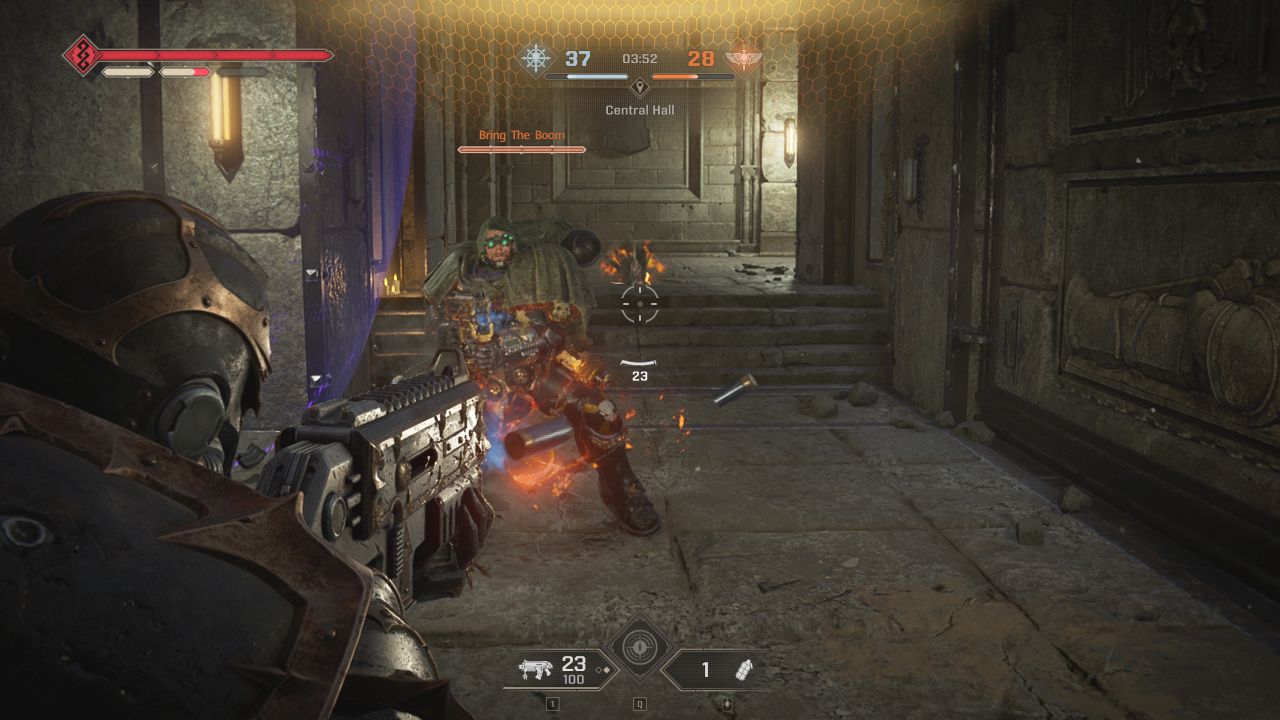Click the orange winged team emblem by score 28

(x=743, y=58)
